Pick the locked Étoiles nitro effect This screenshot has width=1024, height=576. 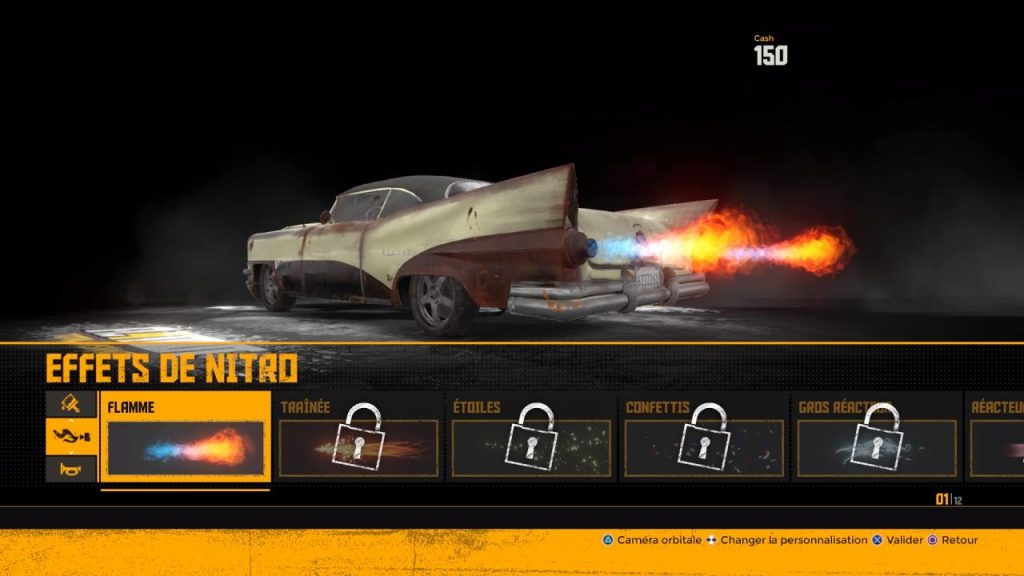pos(531,438)
